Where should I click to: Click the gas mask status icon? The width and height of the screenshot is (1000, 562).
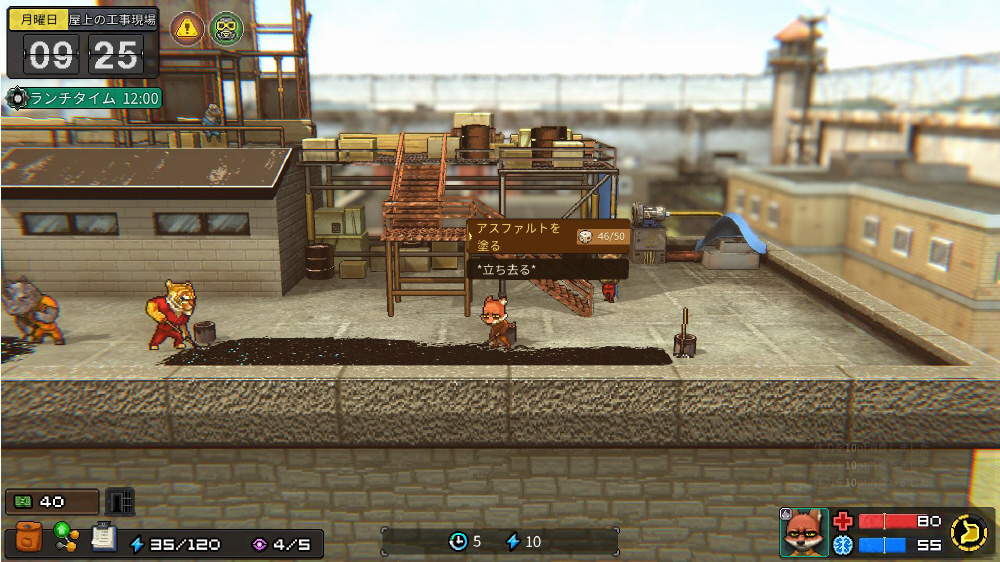point(226,28)
